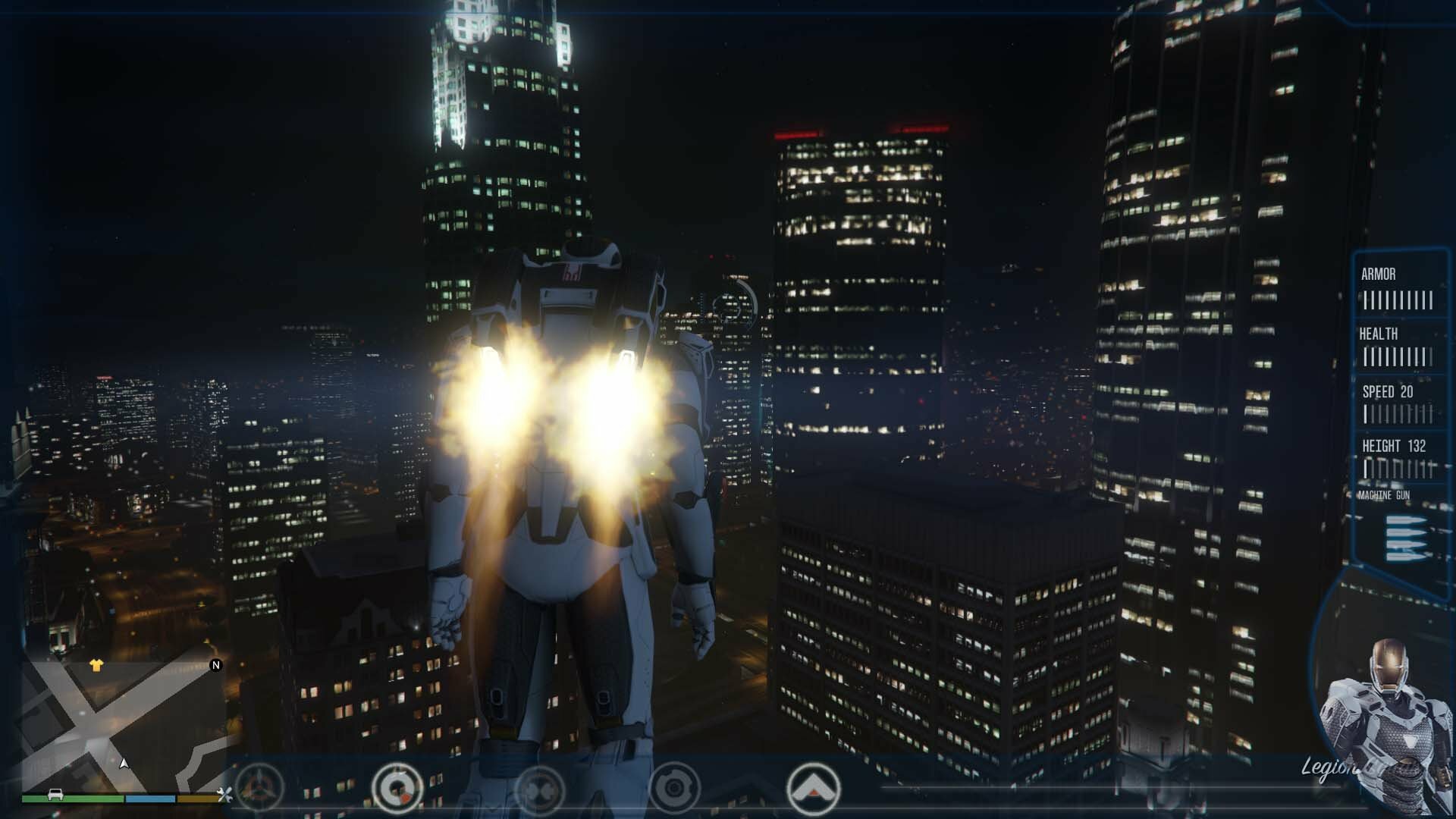Activate the upward chevron flight icon
The image size is (1456, 819).
pyautogui.click(x=813, y=789)
